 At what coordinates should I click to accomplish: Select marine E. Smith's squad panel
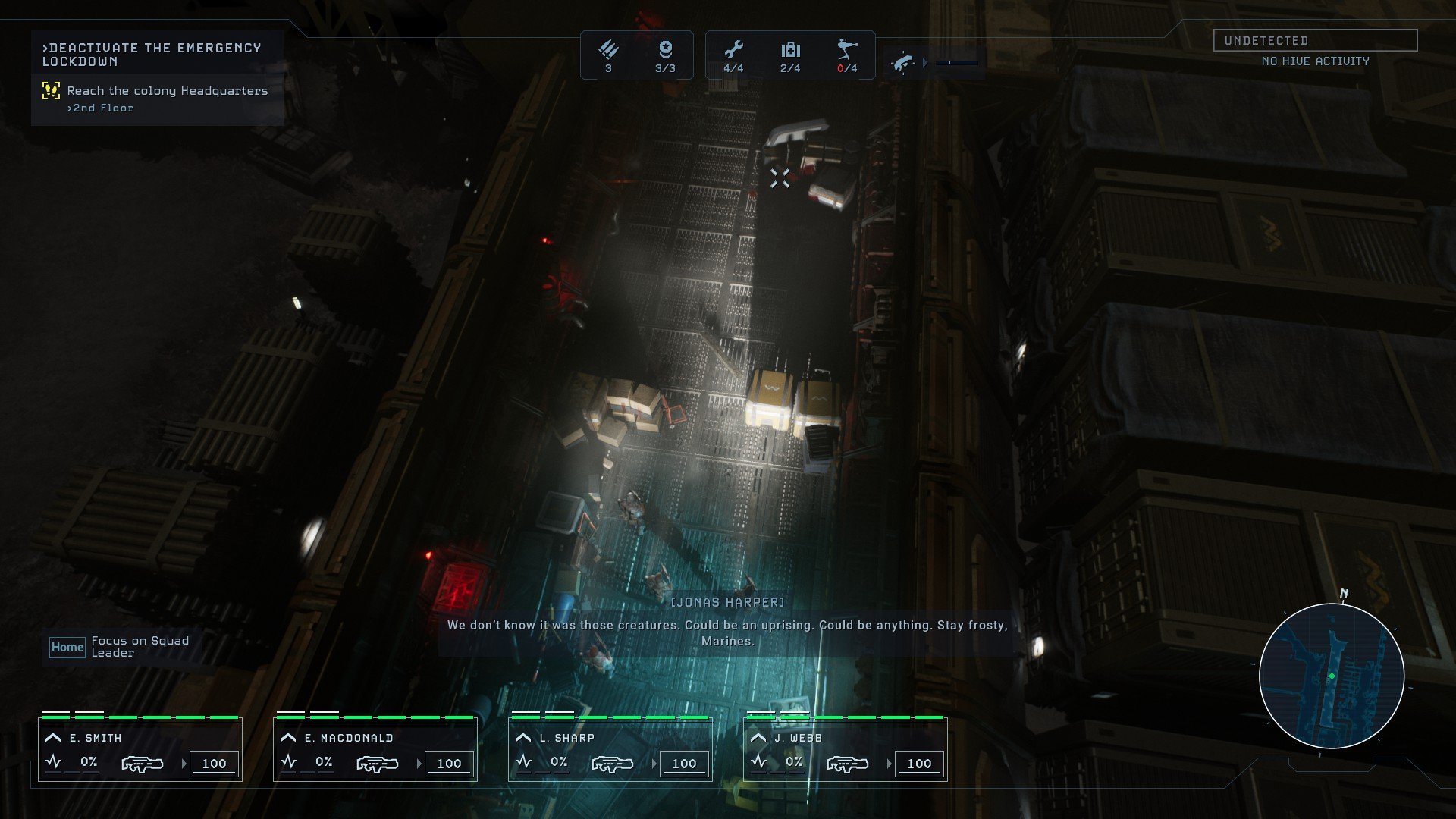point(140,749)
